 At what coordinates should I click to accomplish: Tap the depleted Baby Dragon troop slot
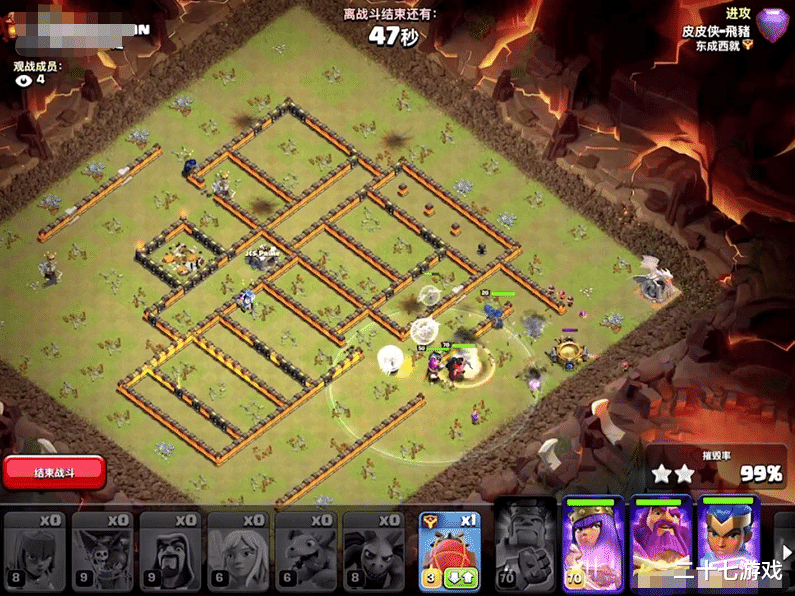(x=306, y=550)
